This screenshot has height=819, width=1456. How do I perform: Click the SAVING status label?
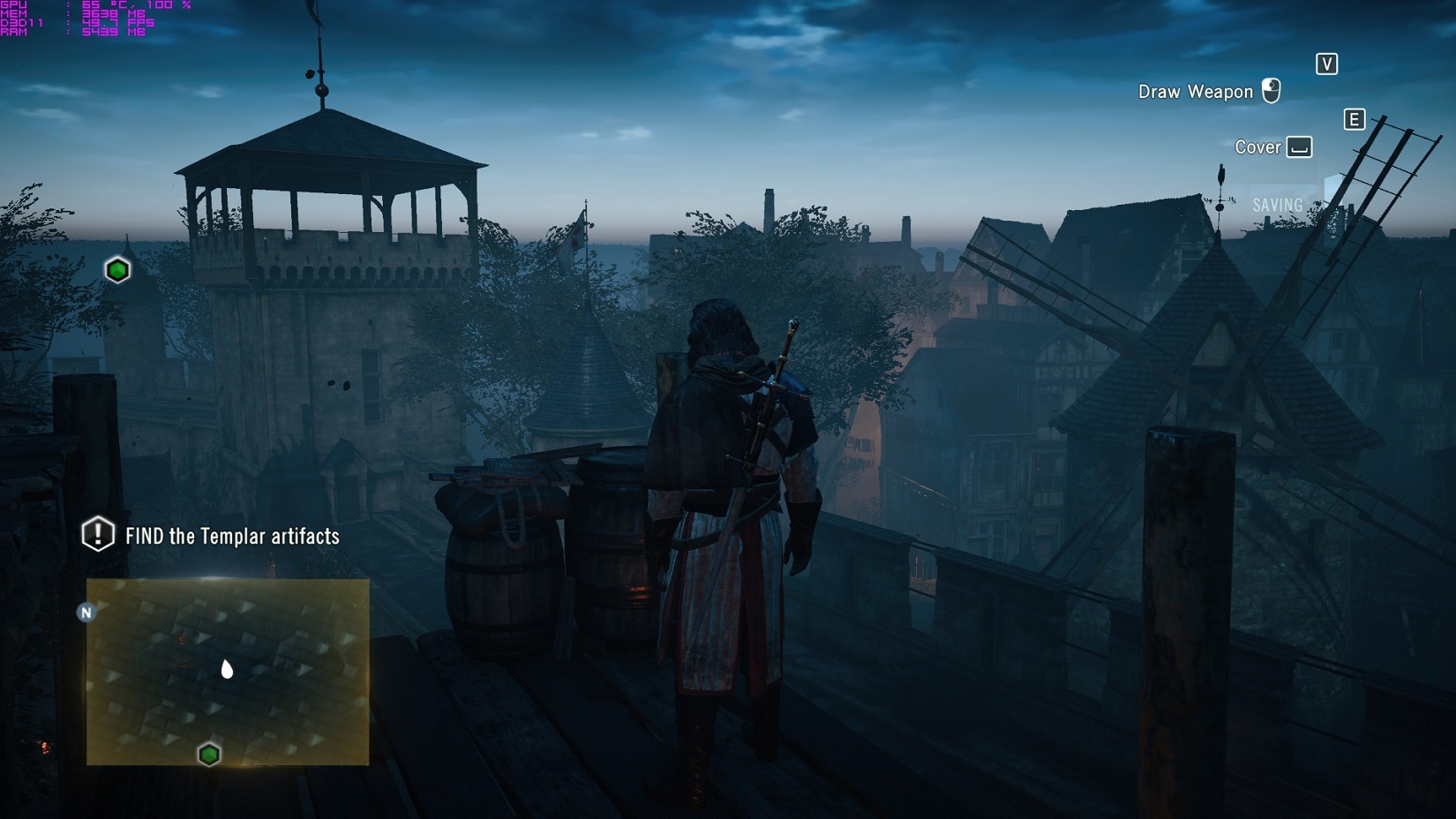(1276, 204)
